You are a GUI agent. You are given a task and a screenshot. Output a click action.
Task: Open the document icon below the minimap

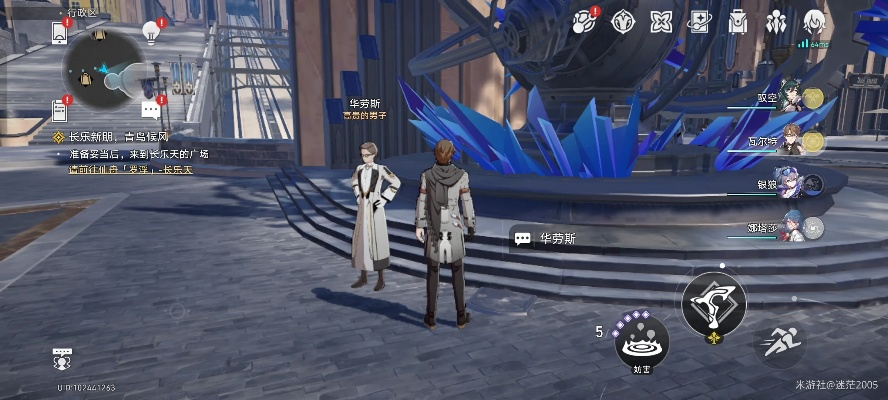59,109
